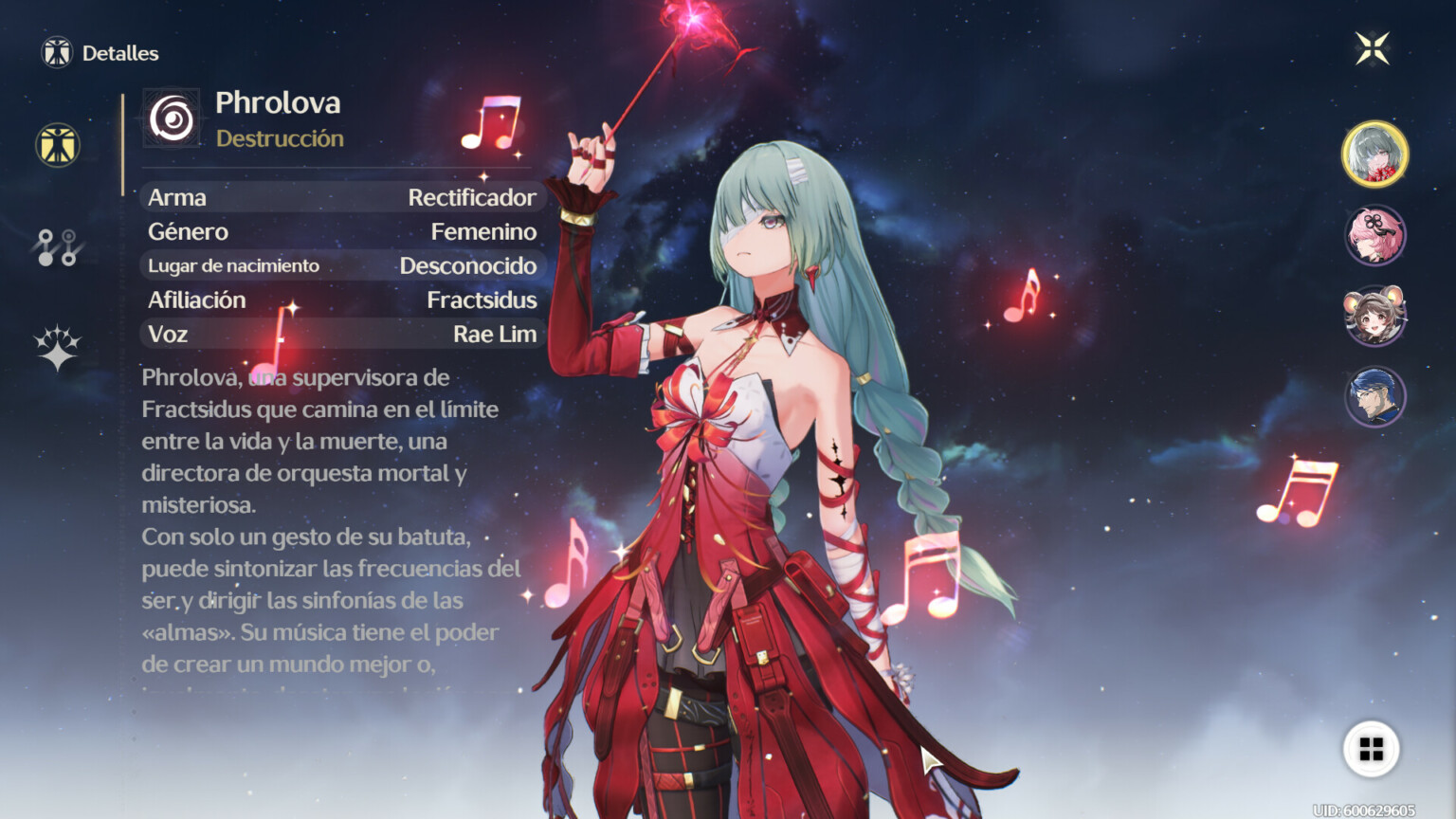Click the four-pointed star icon top right
This screenshot has height=819, width=1456.
pyautogui.click(x=1373, y=47)
